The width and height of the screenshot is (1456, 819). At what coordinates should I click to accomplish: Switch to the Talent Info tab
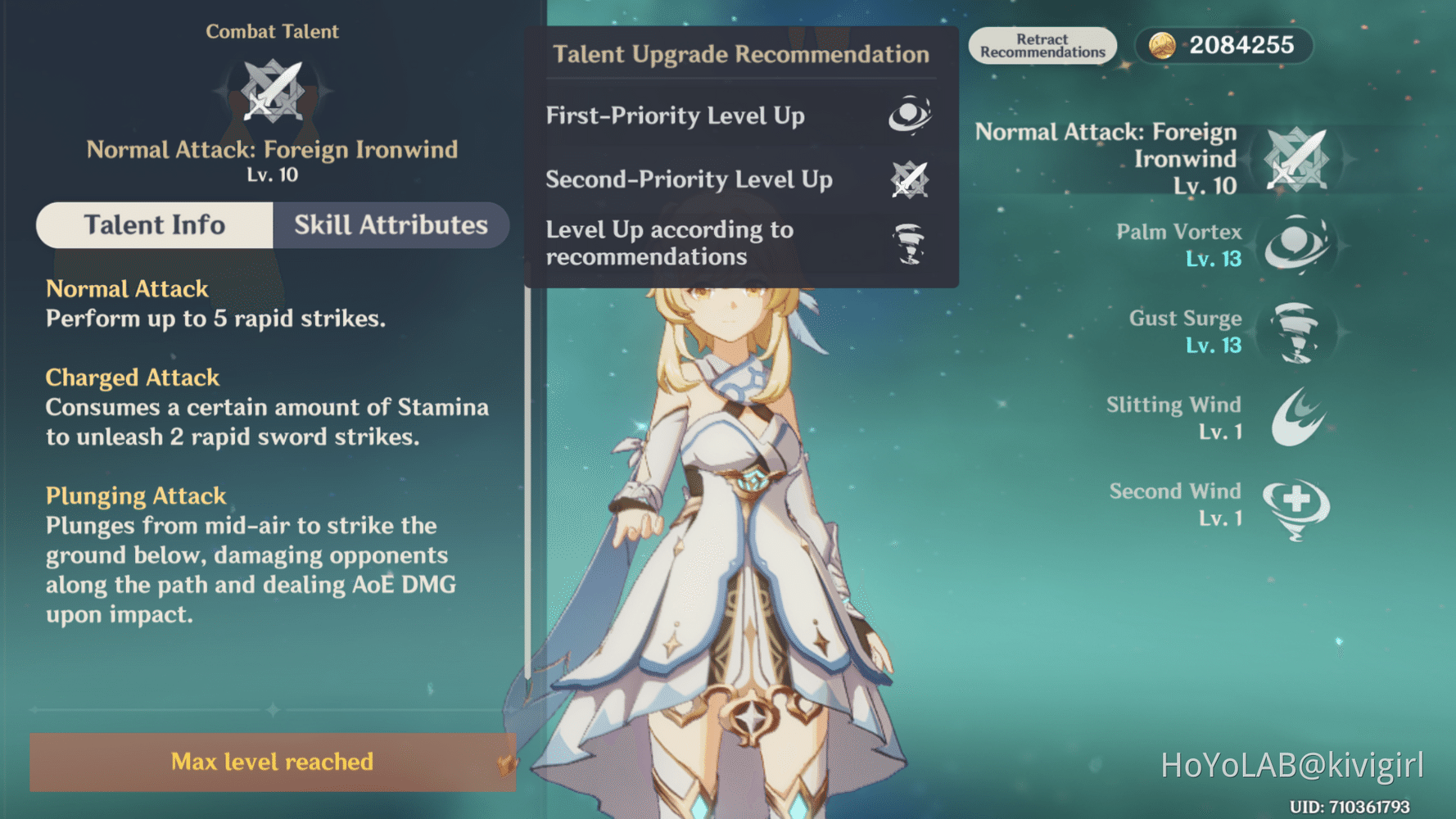[155, 225]
